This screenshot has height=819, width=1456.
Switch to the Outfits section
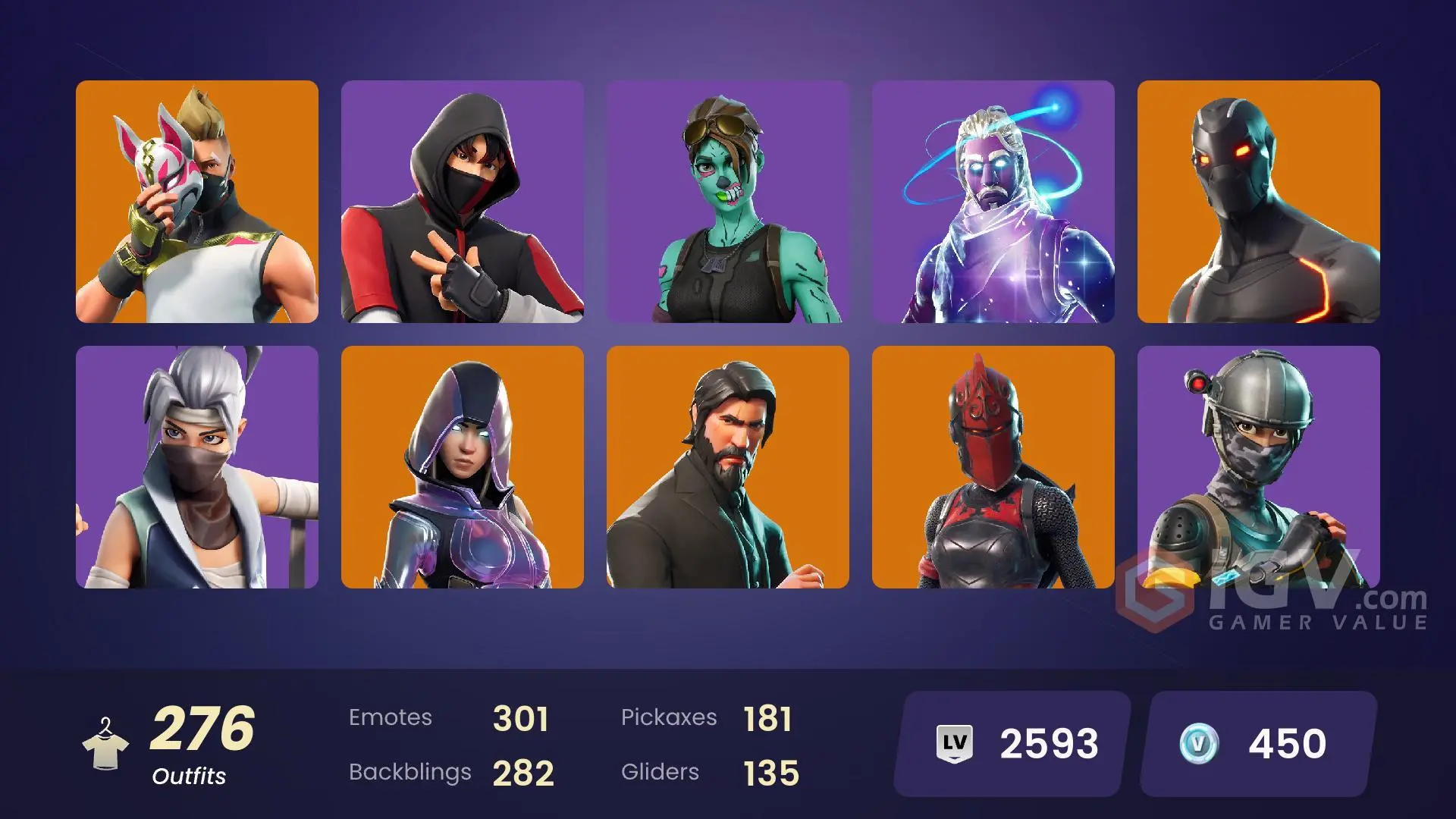[188, 777]
